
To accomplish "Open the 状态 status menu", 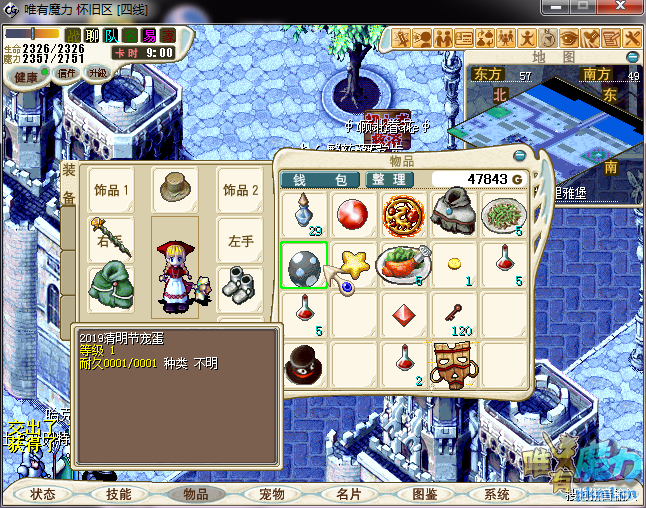I will coord(43,494).
